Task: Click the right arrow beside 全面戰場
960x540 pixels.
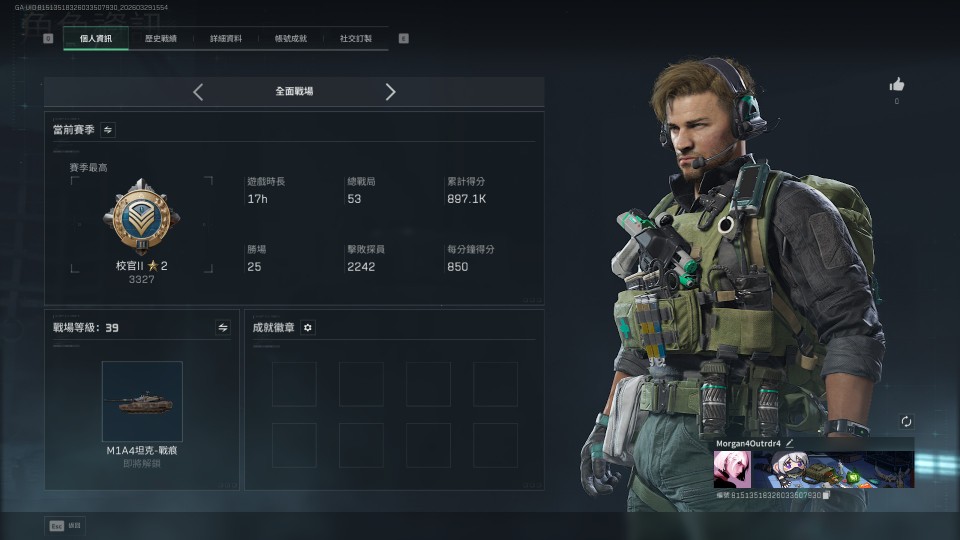Action: (390, 92)
